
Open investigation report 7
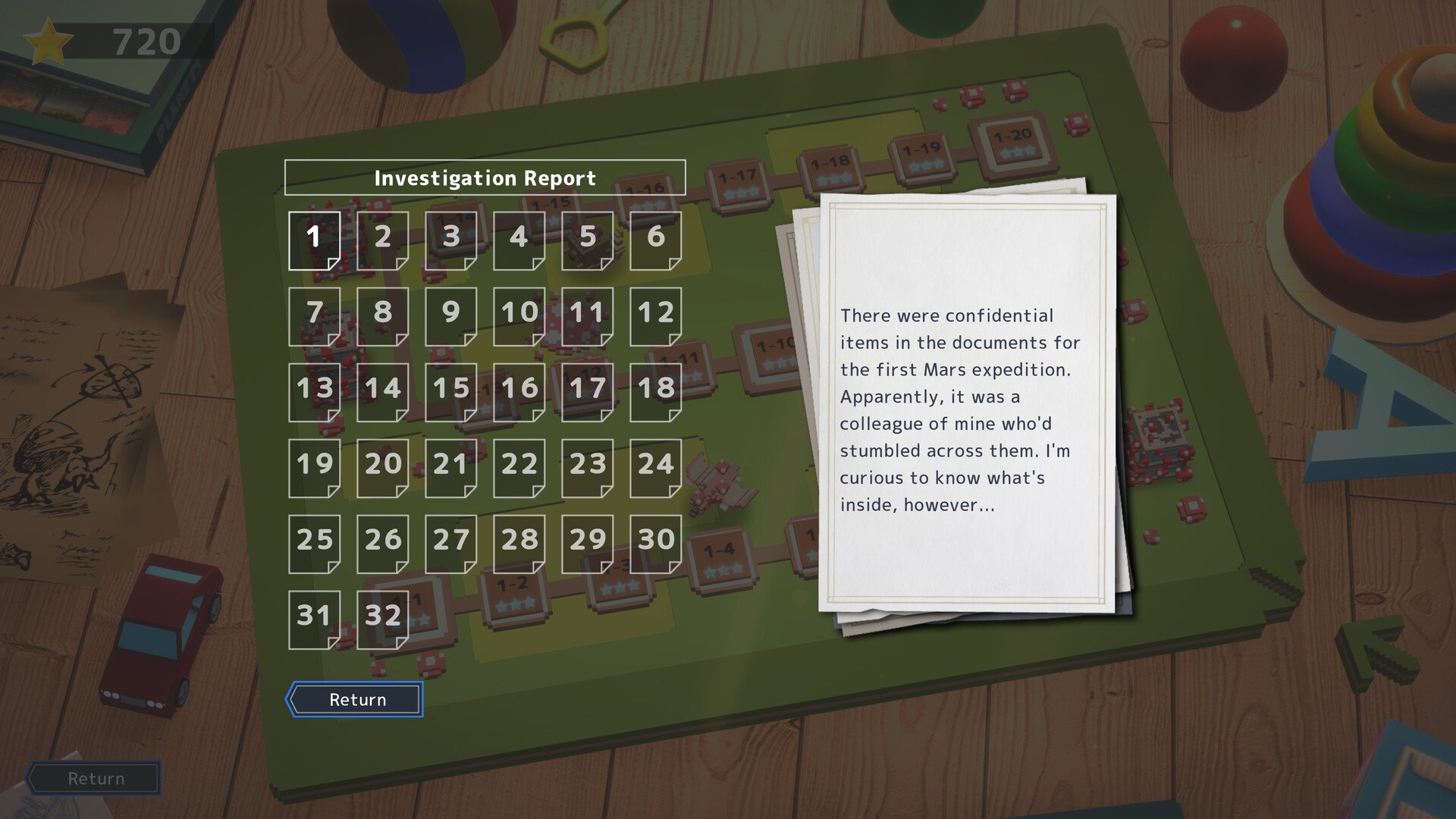[314, 315]
